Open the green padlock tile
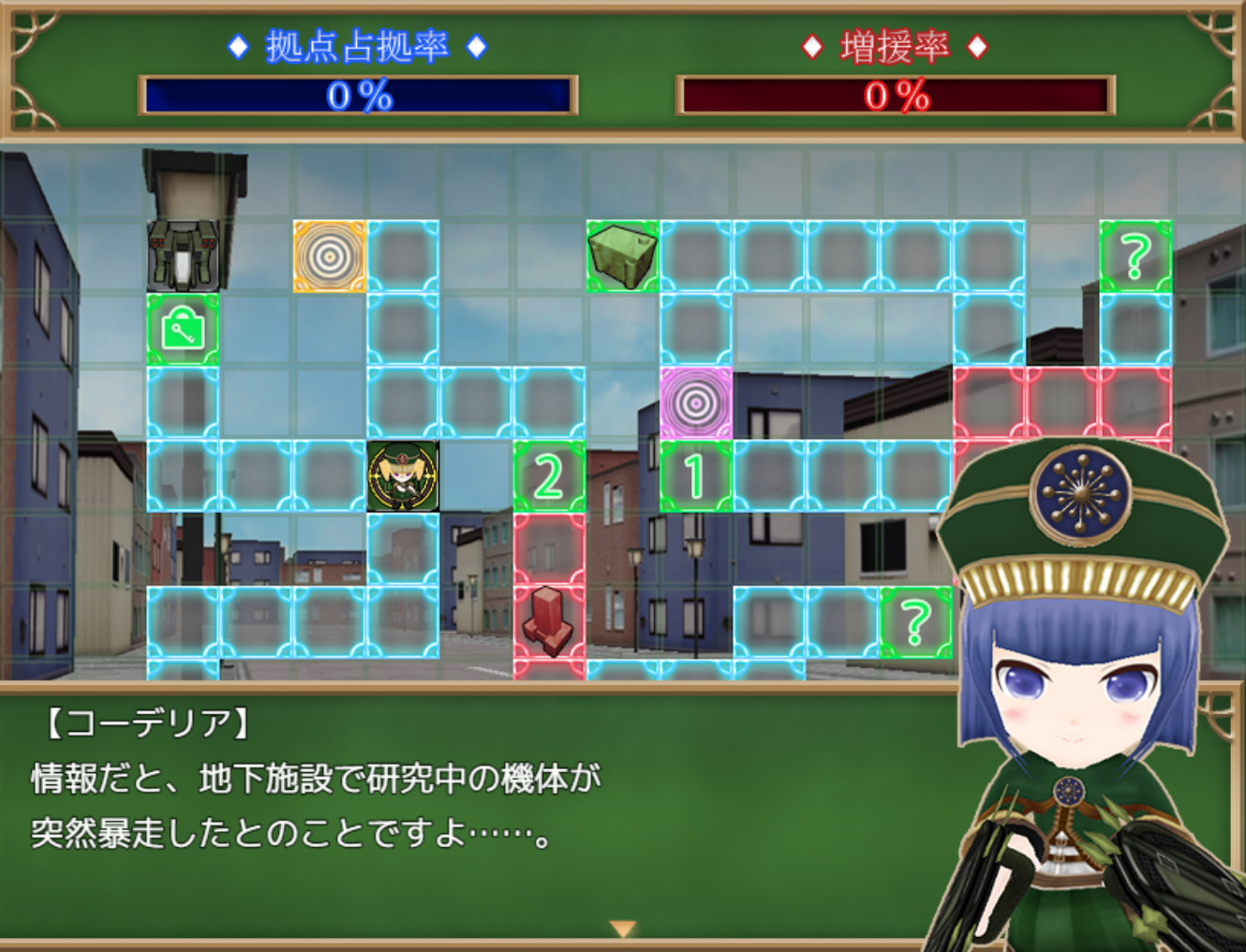This screenshot has width=1246, height=952. point(183,330)
